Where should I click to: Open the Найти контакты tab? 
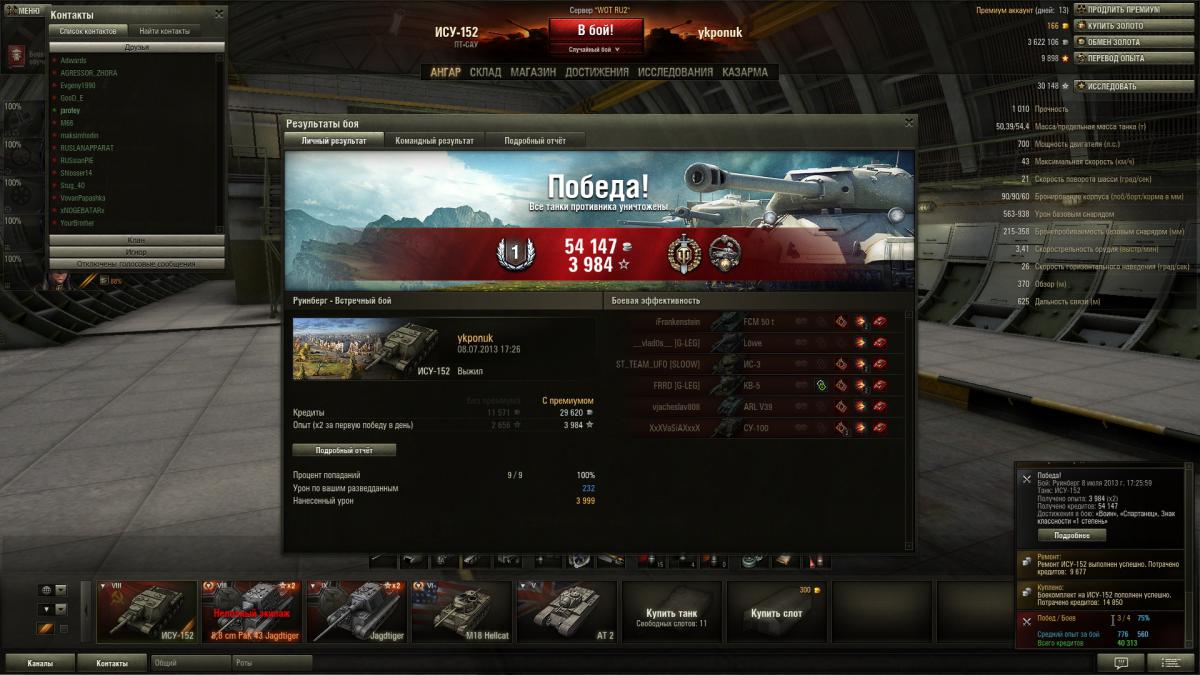[165, 31]
